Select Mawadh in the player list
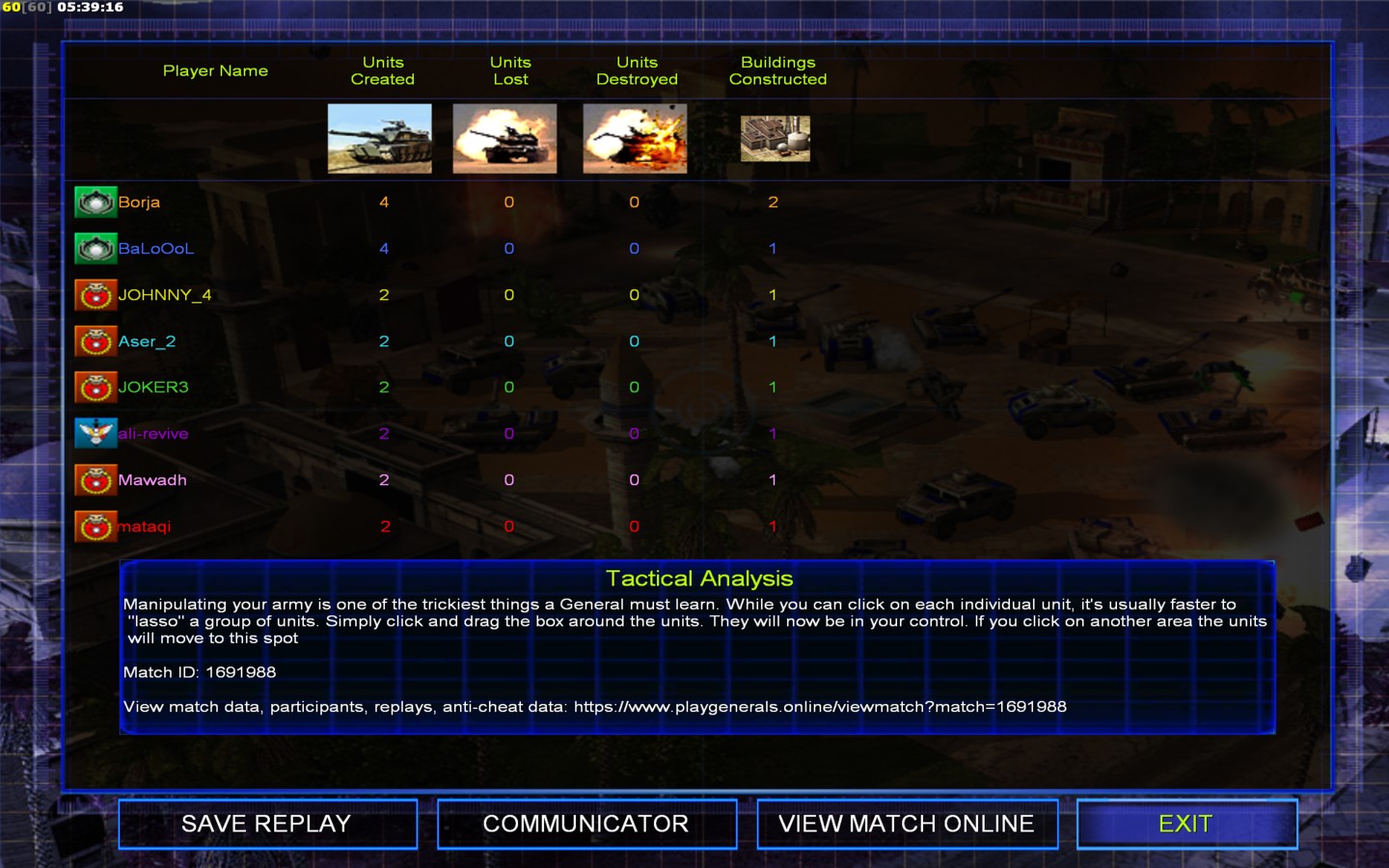 click(151, 480)
